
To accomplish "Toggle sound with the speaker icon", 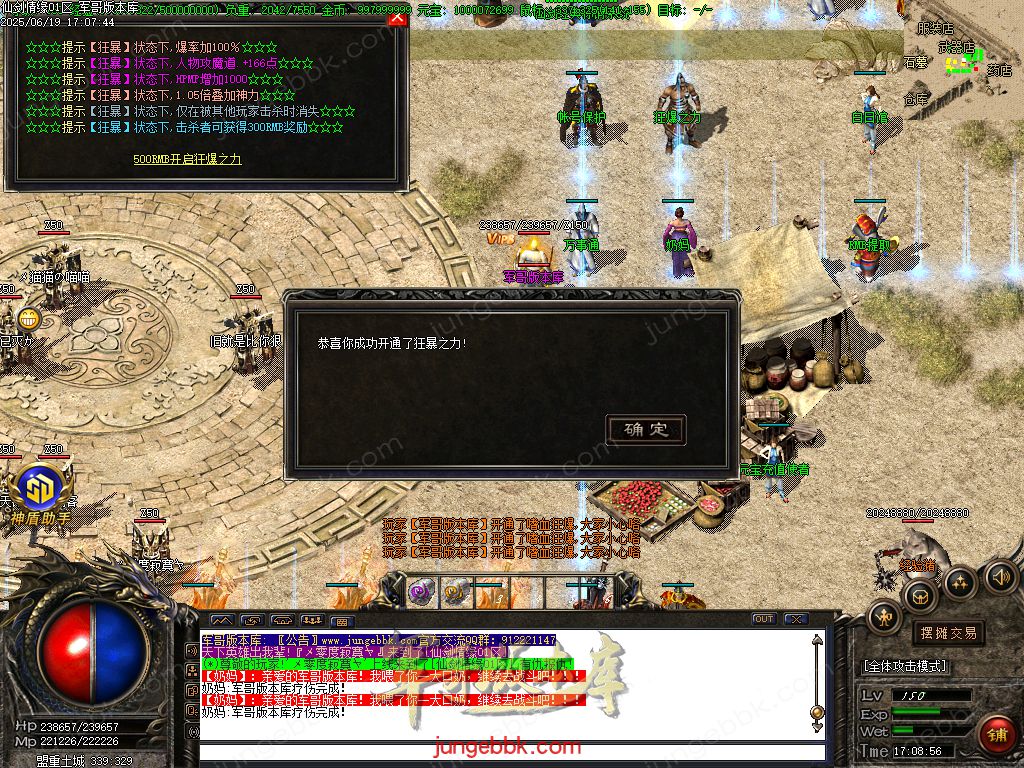I will click(x=1000, y=576).
